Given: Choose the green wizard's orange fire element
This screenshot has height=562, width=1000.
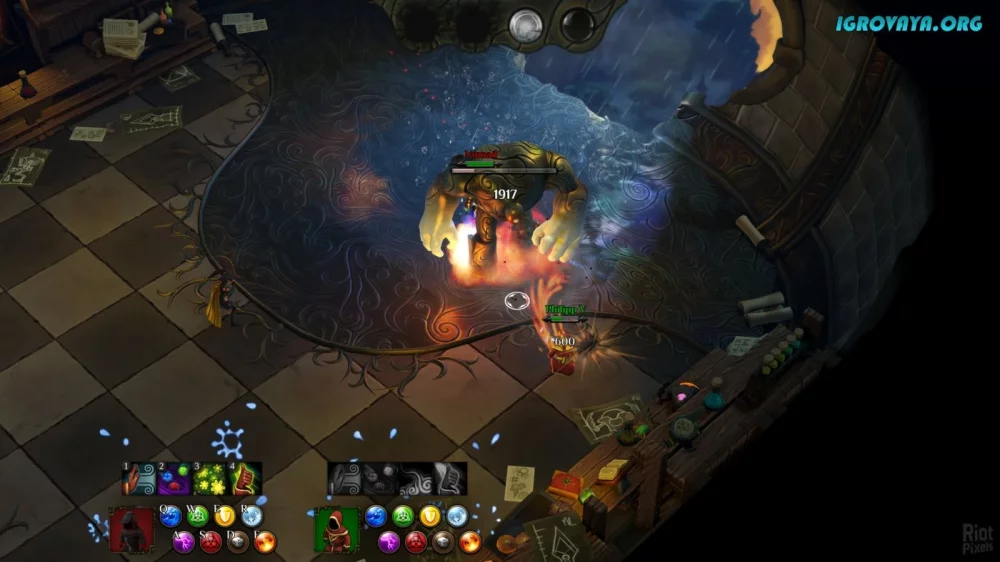Looking at the screenshot, I should click(470, 542).
